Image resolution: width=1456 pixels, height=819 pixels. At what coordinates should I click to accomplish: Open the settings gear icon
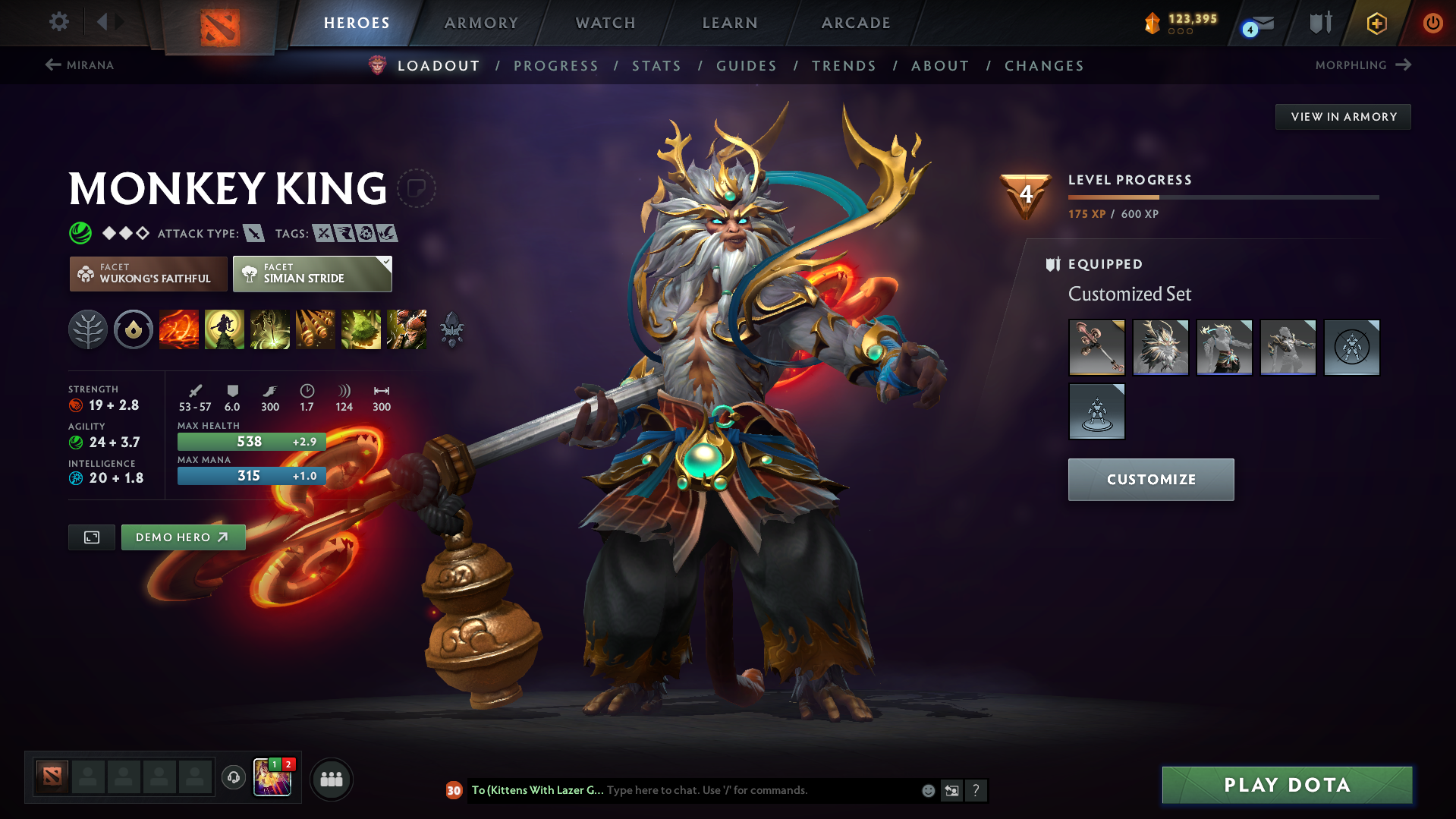click(x=58, y=23)
